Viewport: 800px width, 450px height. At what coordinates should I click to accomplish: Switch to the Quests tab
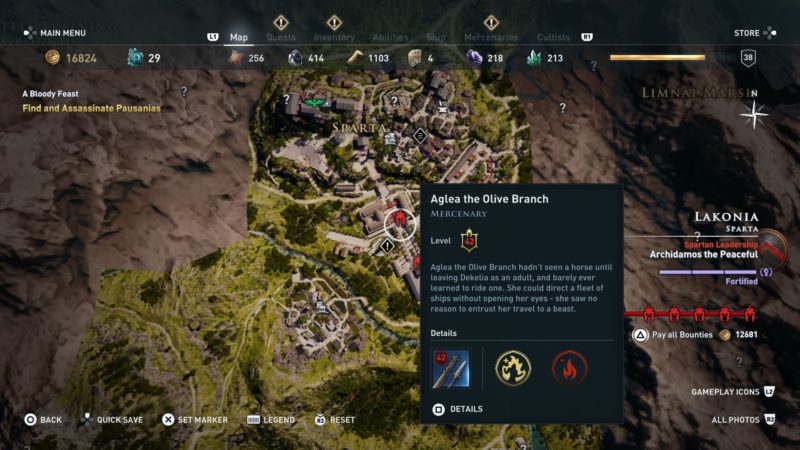coord(280,37)
